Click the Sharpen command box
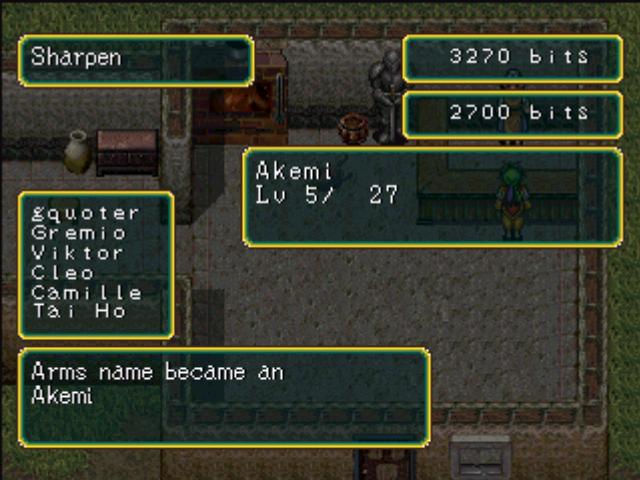Image resolution: width=640 pixels, height=480 pixels. (x=136, y=60)
